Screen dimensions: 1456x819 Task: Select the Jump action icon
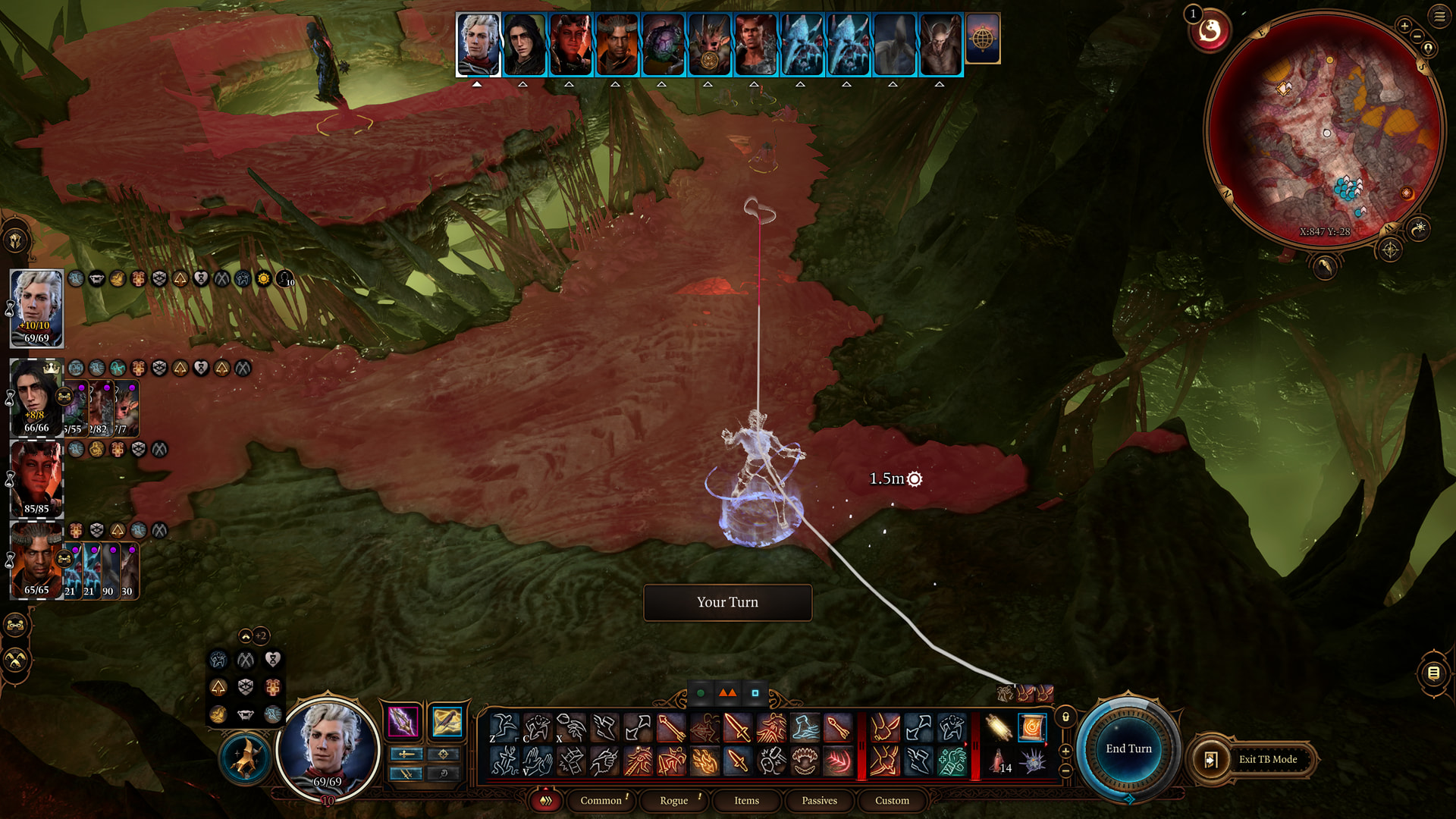(504, 728)
